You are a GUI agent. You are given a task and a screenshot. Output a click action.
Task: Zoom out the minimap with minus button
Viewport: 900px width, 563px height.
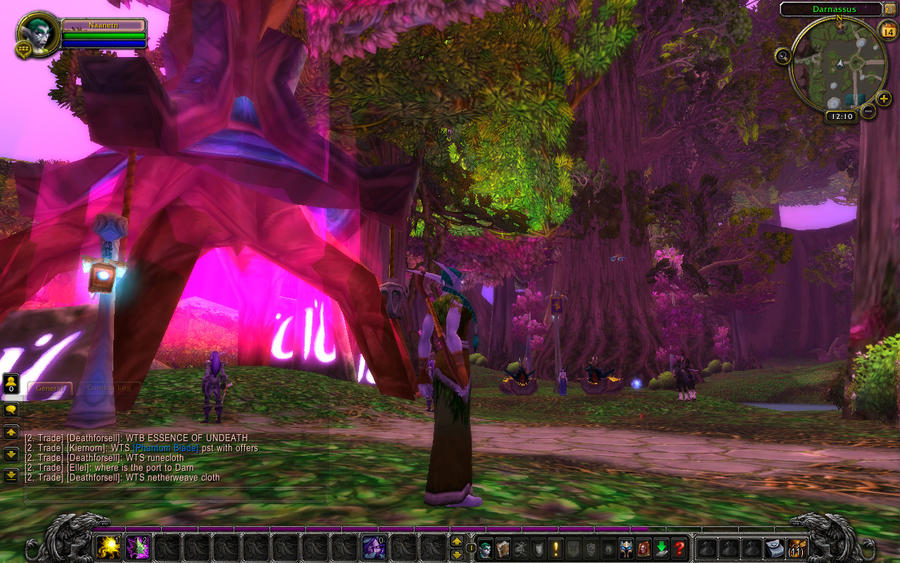click(868, 112)
